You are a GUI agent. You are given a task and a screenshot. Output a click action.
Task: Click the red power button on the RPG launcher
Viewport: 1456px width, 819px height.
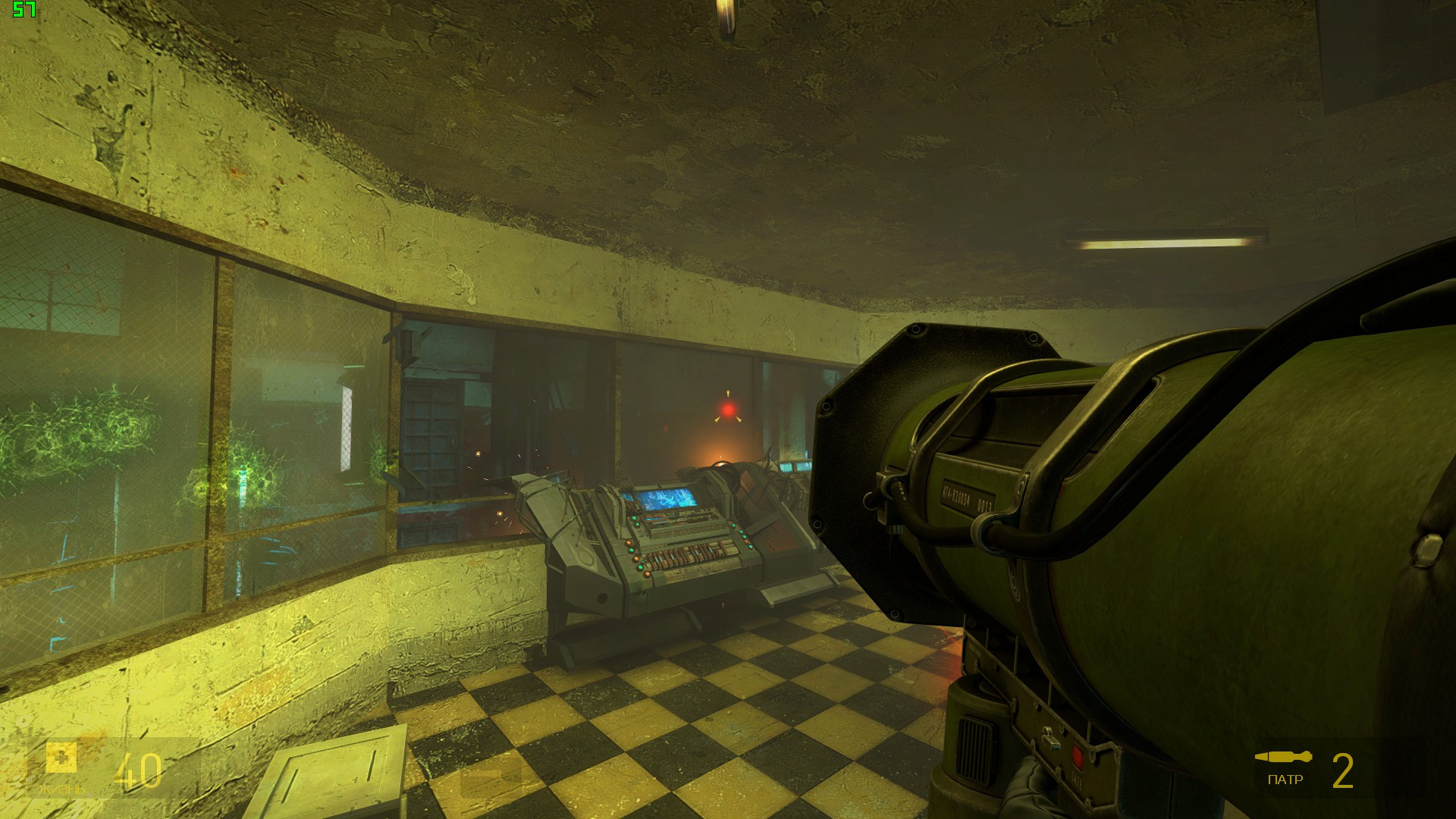click(1078, 756)
